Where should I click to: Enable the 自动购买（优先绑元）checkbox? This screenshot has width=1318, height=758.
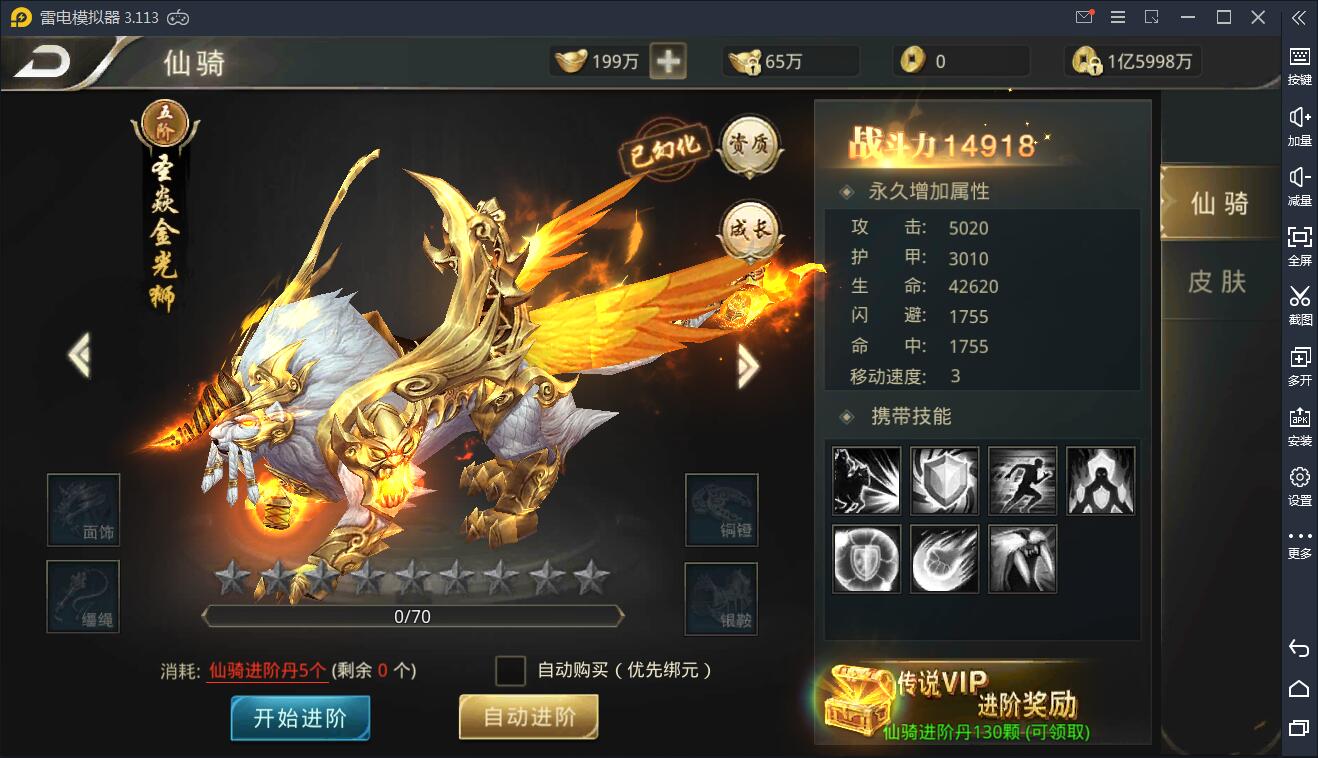513,670
